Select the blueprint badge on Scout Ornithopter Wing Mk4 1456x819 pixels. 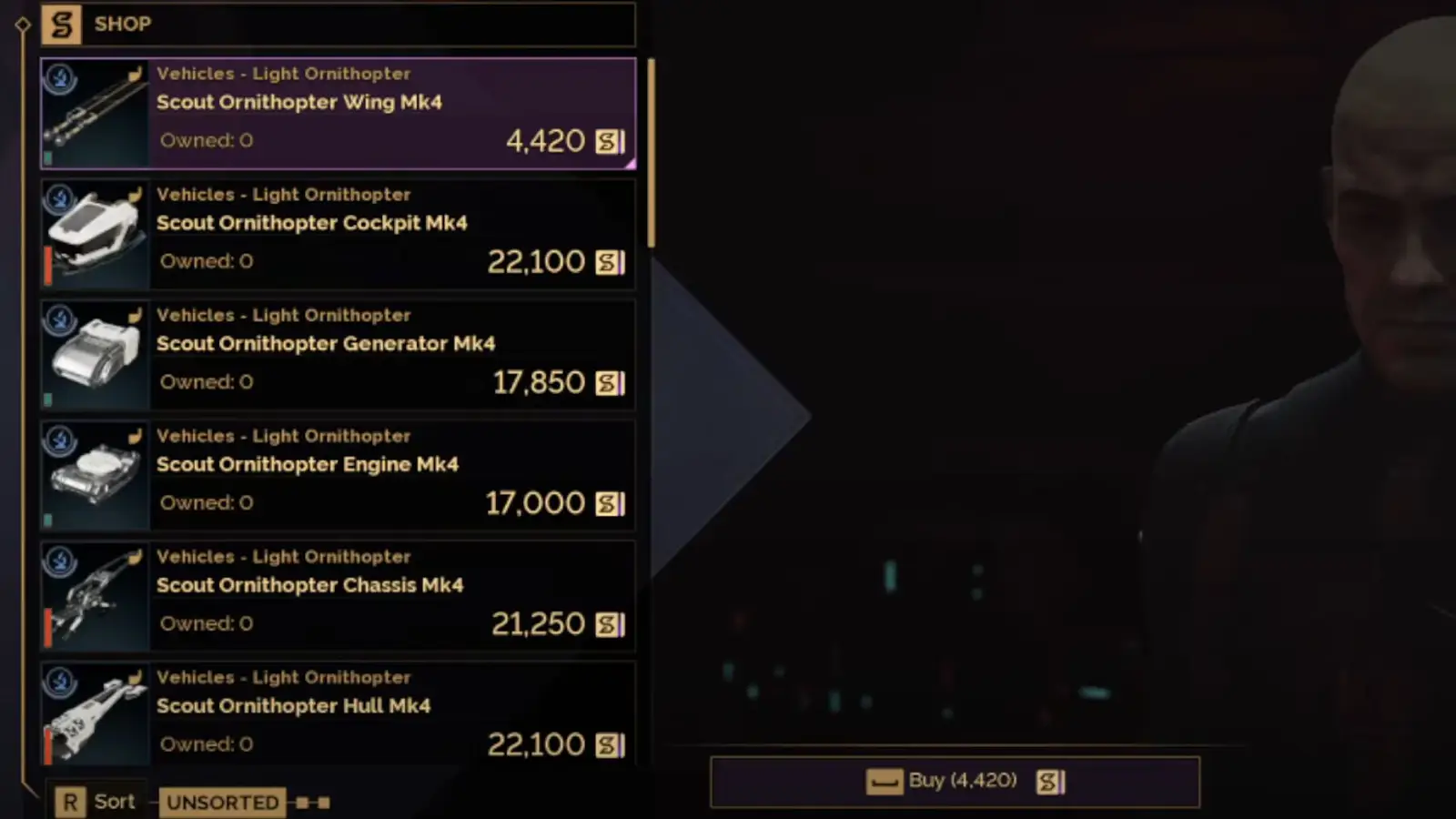59,80
